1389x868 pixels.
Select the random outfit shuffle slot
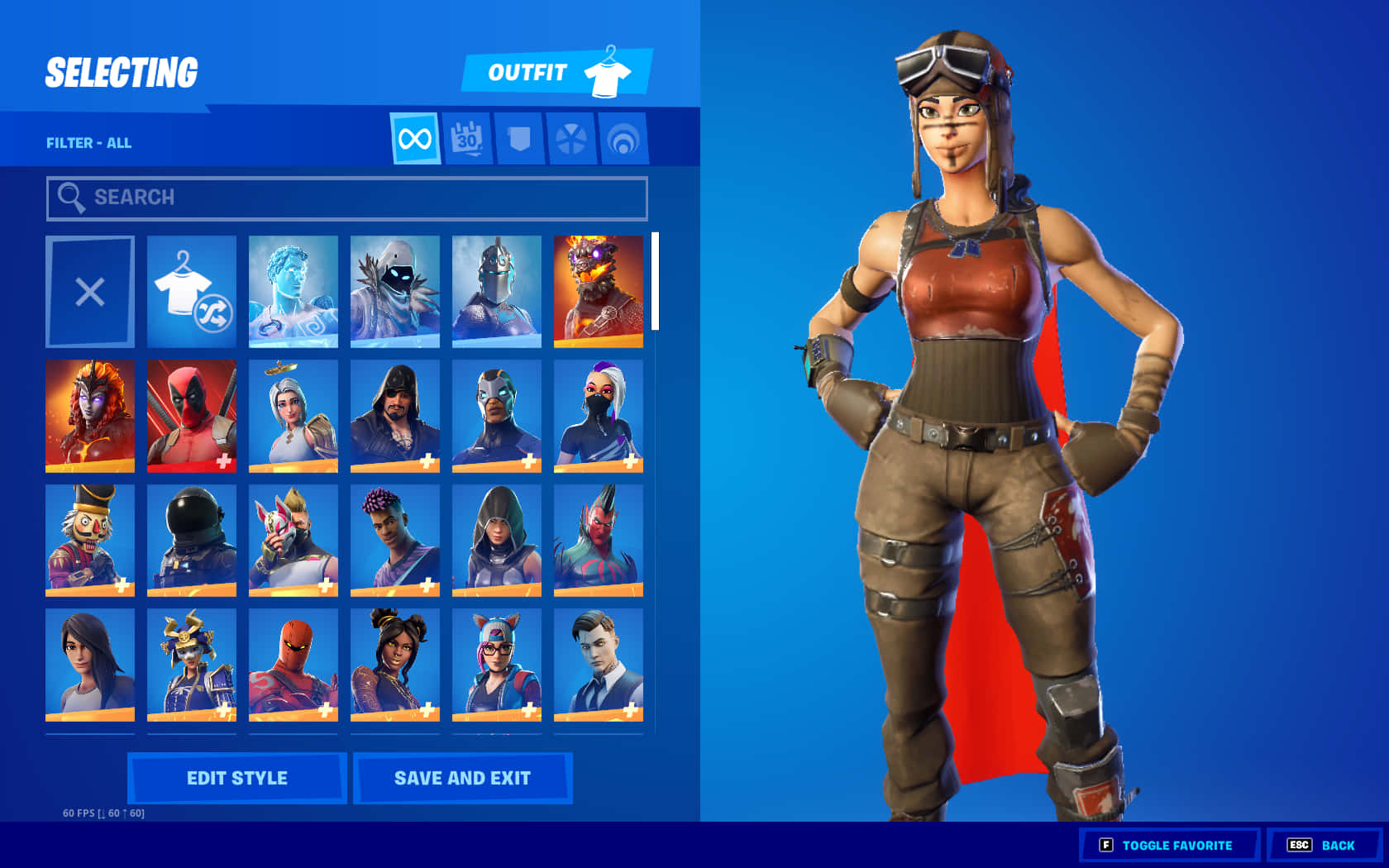click(x=191, y=292)
